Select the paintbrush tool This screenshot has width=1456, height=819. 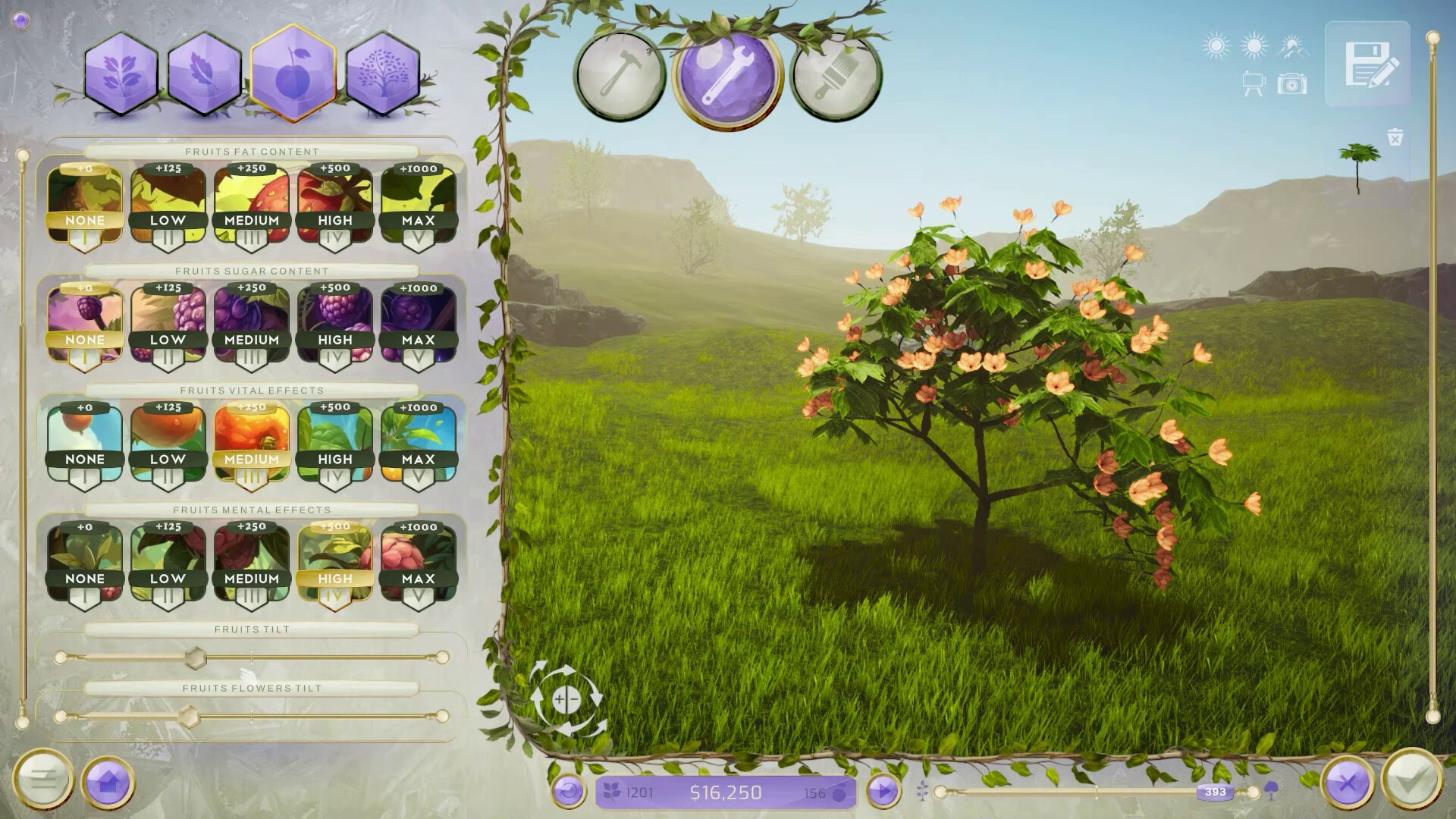click(x=836, y=76)
